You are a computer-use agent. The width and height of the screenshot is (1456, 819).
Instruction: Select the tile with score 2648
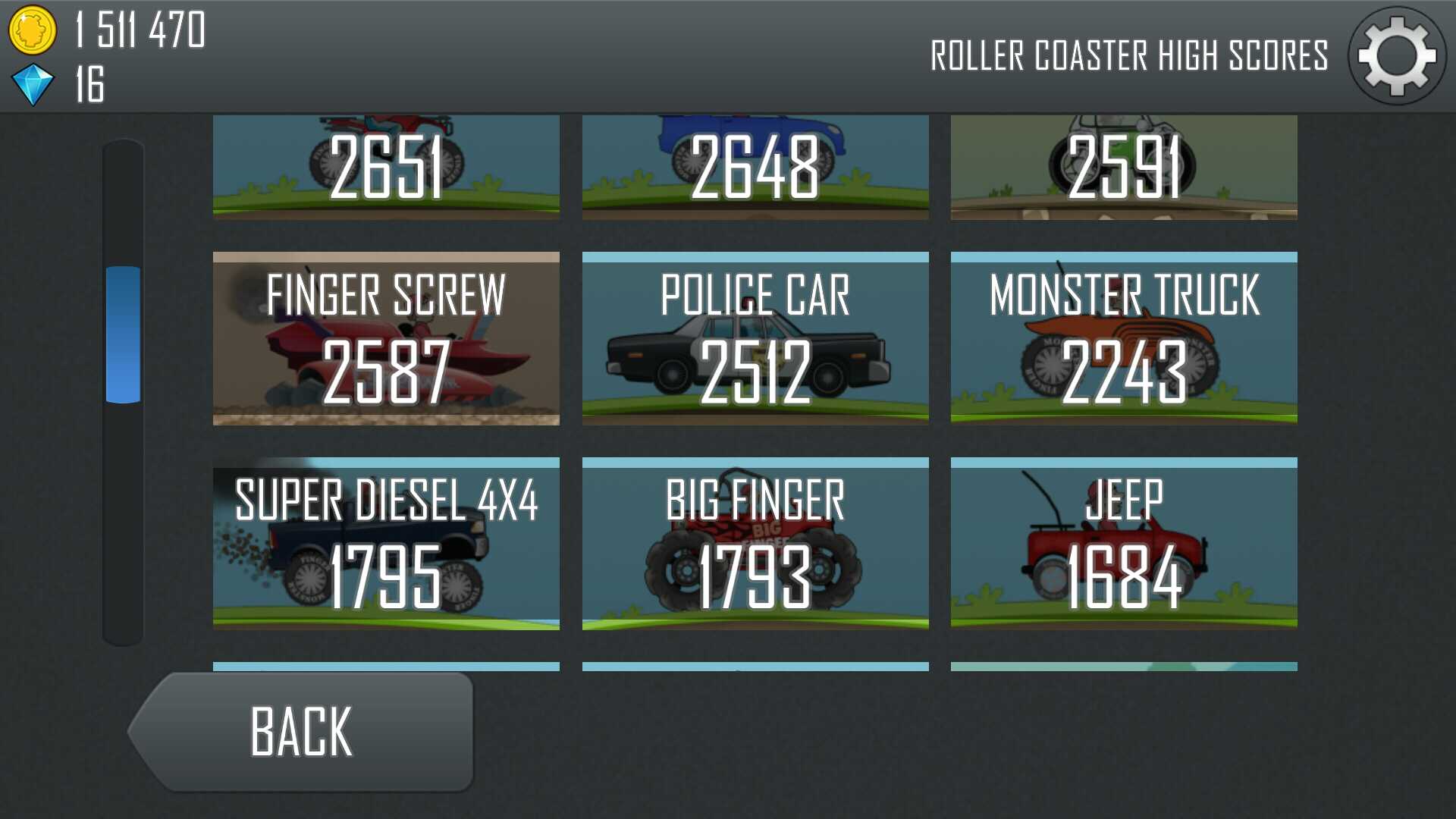pyautogui.click(x=755, y=168)
